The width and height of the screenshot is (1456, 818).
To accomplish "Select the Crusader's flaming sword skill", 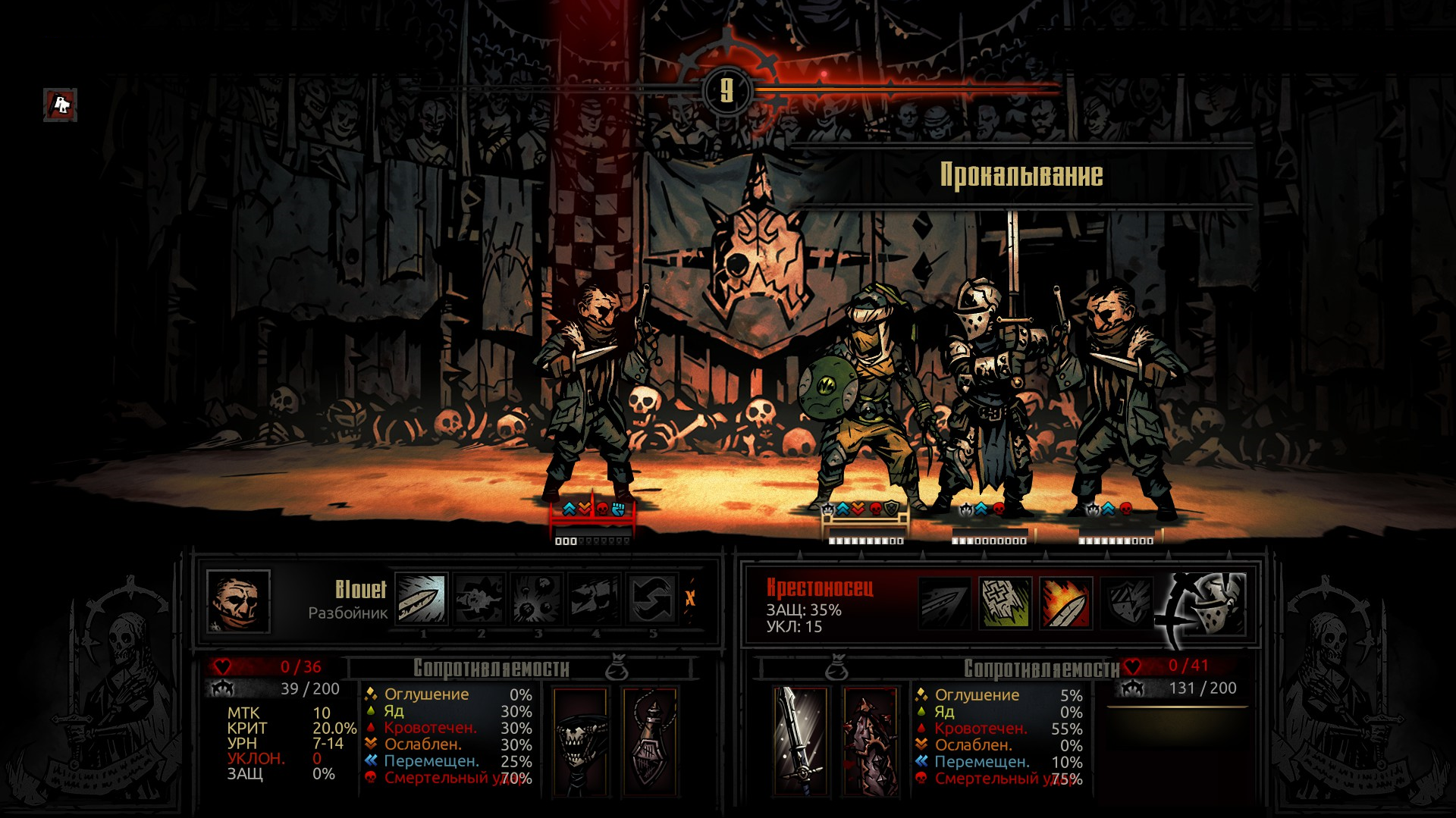I will (1066, 603).
